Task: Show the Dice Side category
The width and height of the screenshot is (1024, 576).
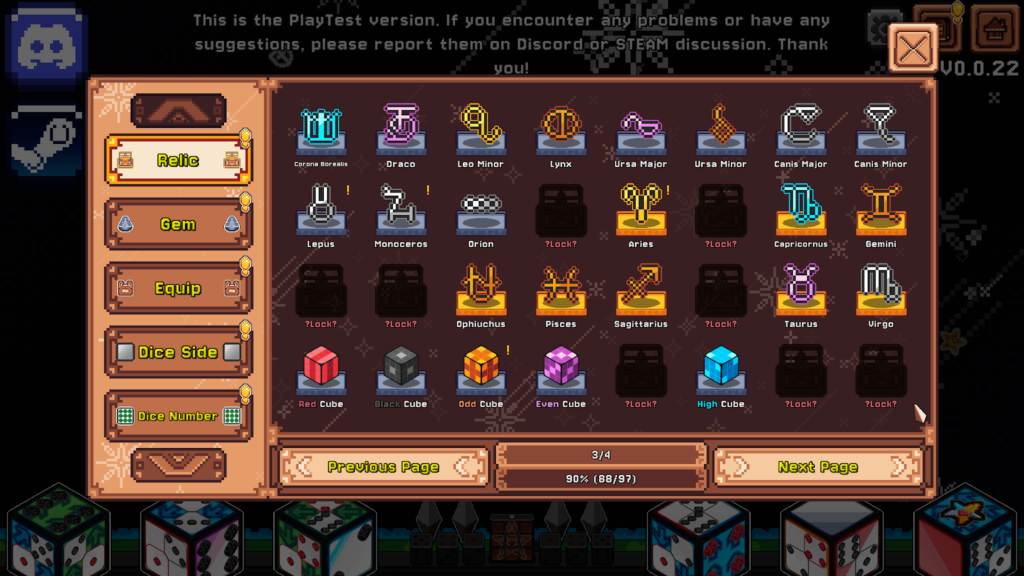Action: pos(178,352)
